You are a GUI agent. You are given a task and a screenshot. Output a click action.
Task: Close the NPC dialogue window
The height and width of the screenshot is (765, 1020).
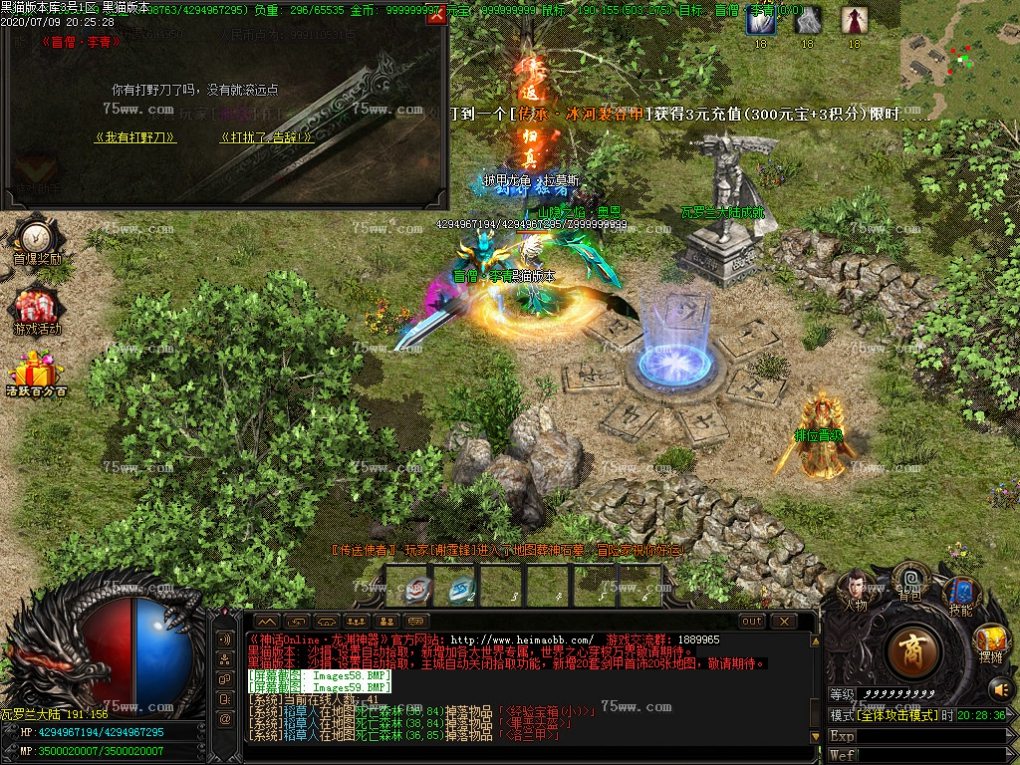[435, 15]
